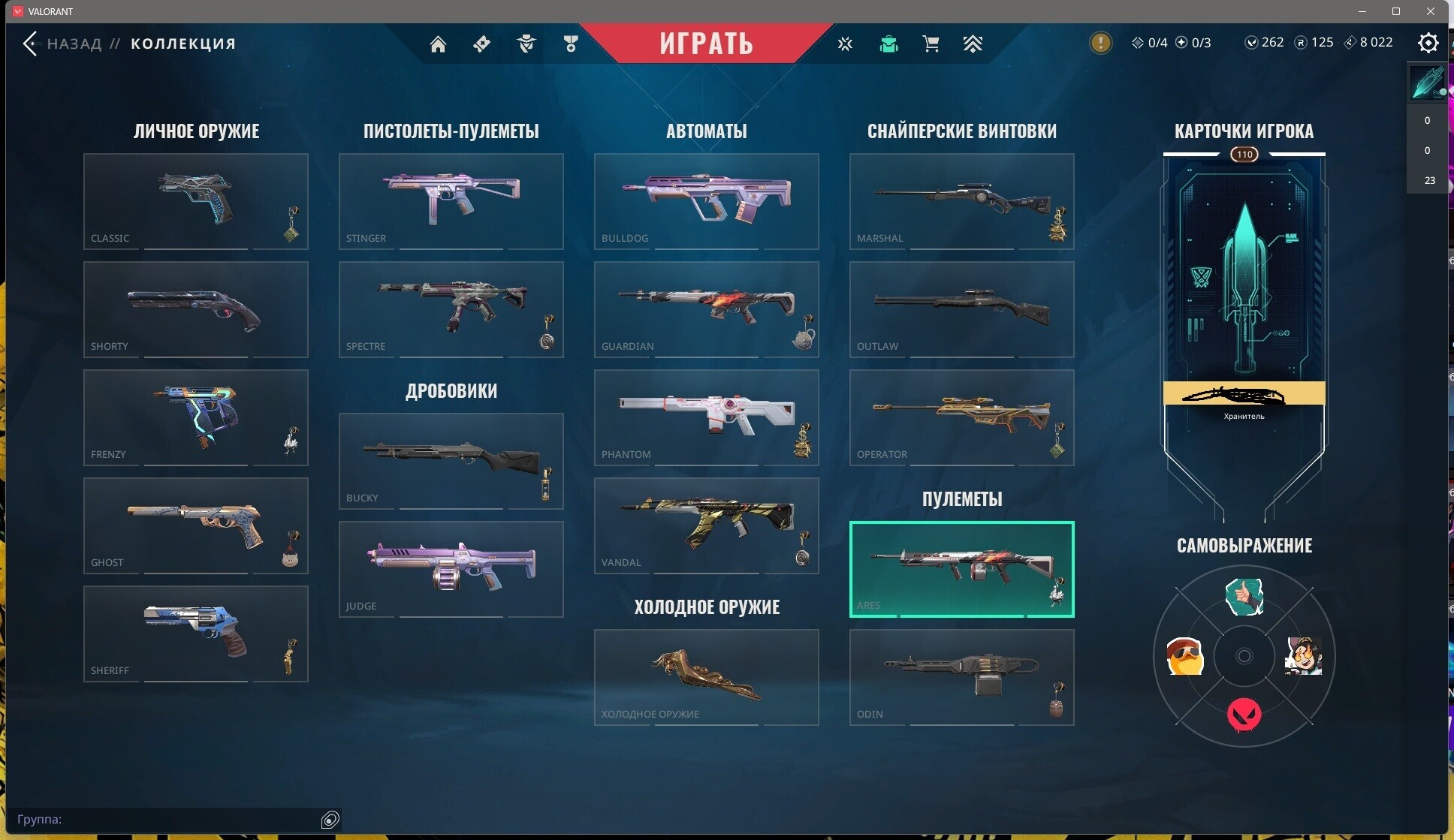The width and height of the screenshot is (1454, 840).
Task: Click the red ИГРАТЬ play button
Action: pos(706,43)
